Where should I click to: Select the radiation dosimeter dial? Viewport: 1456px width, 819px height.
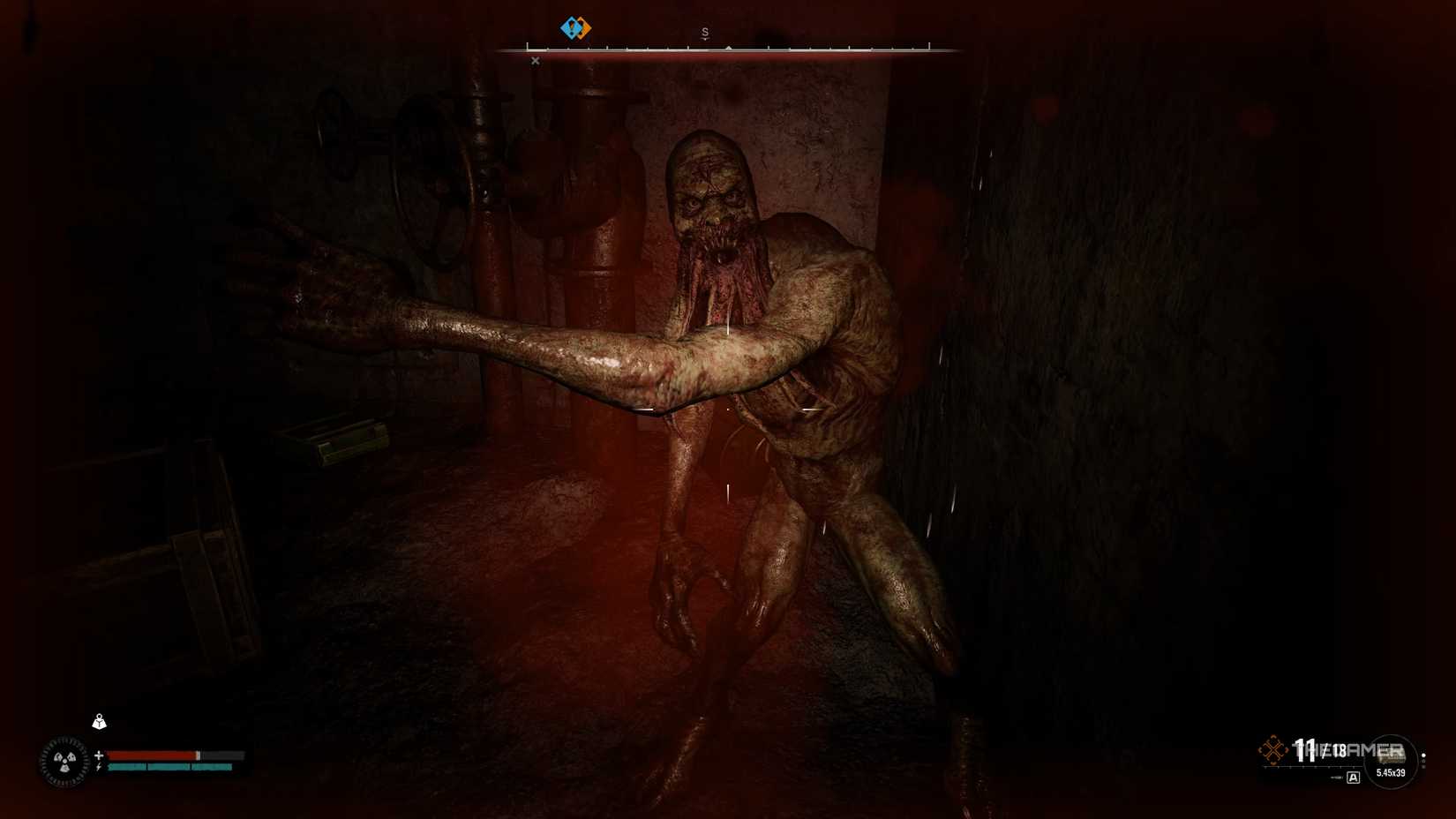64,761
